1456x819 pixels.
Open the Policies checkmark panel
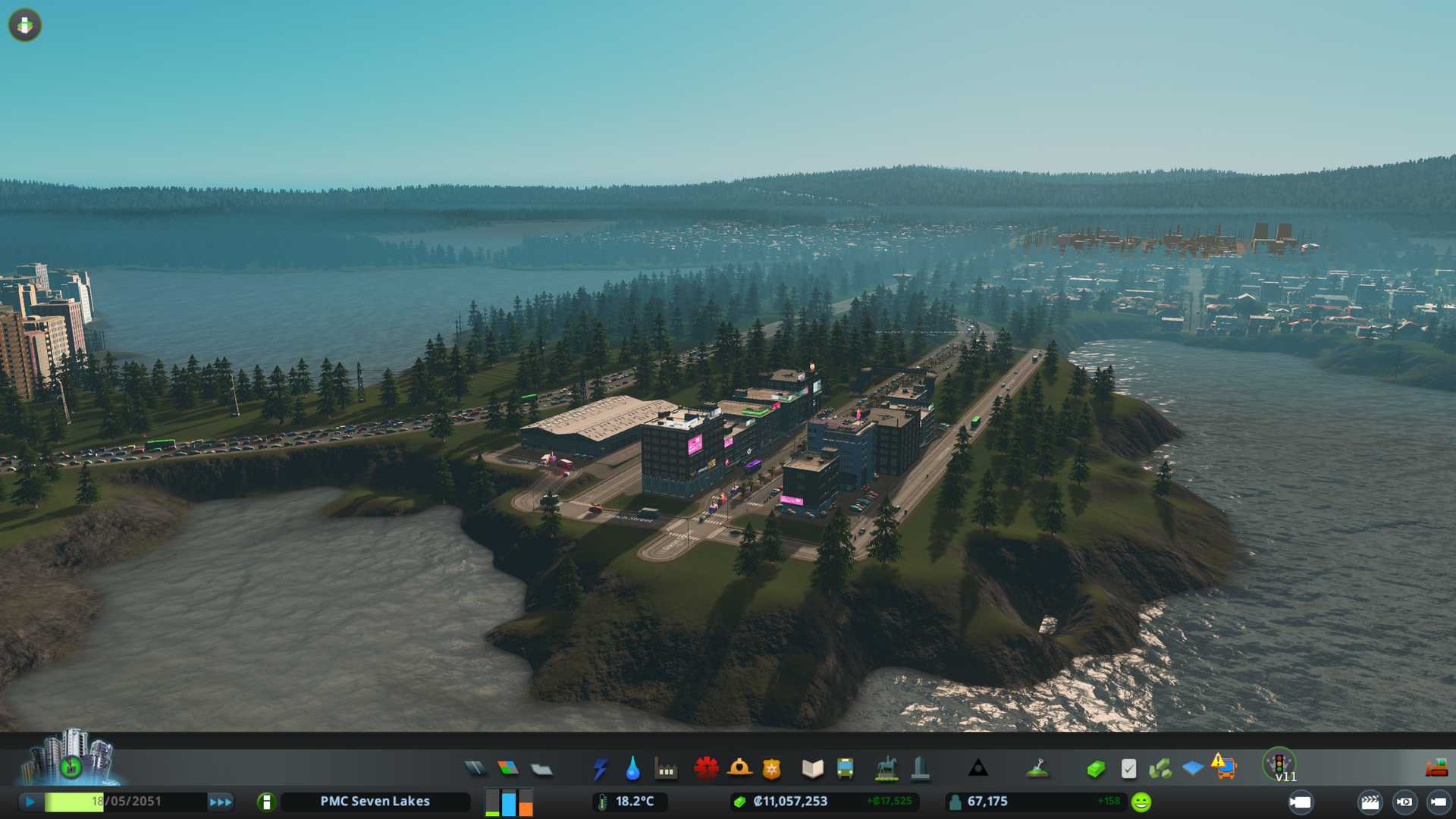click(1128, 769)
